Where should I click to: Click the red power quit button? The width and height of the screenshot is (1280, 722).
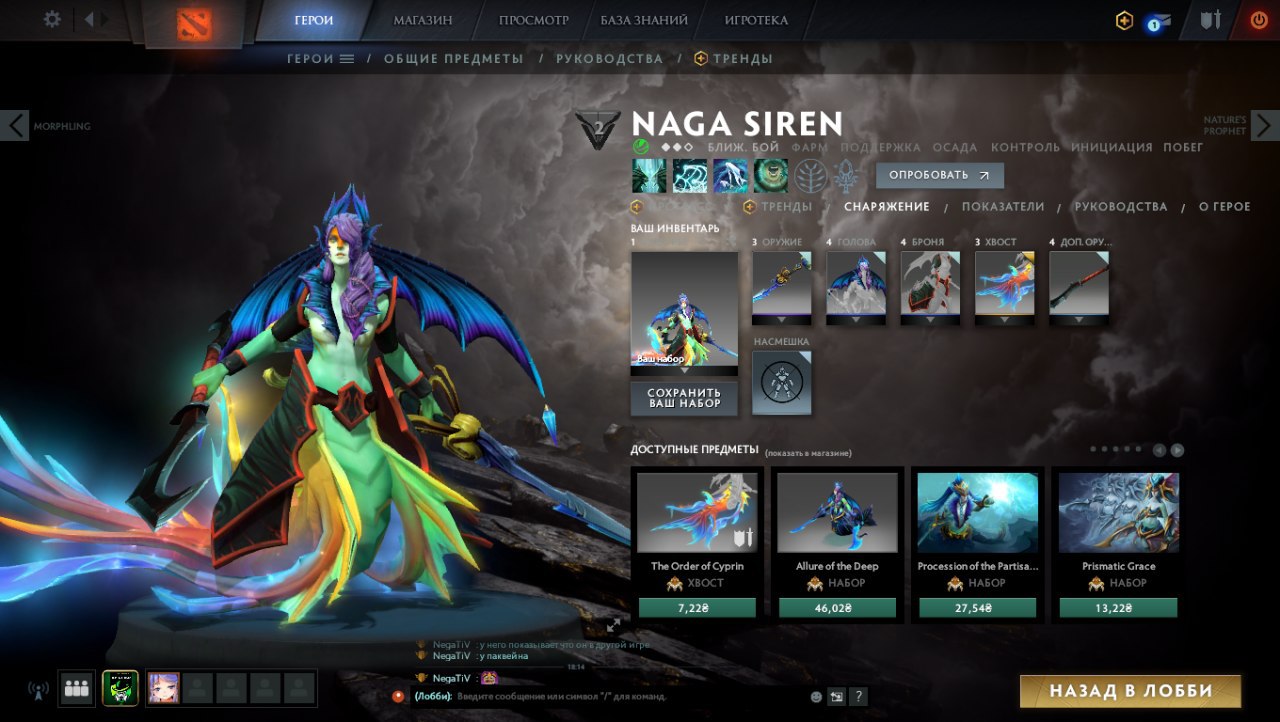click(x=1258, y=20)
